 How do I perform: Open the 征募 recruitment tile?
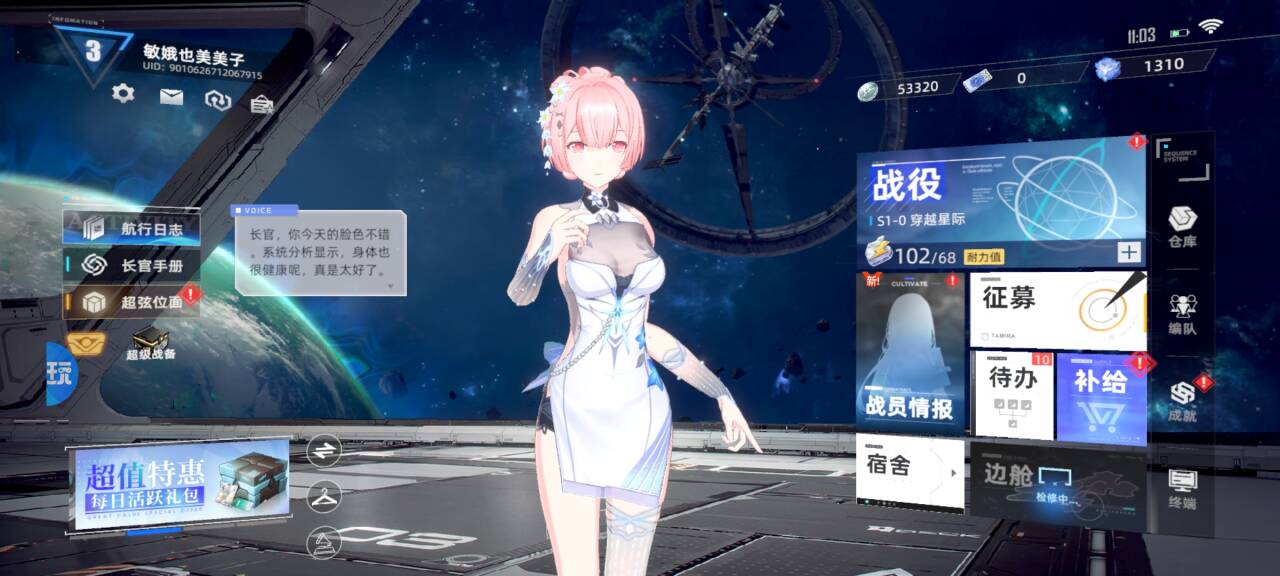tap(1057, 310)
